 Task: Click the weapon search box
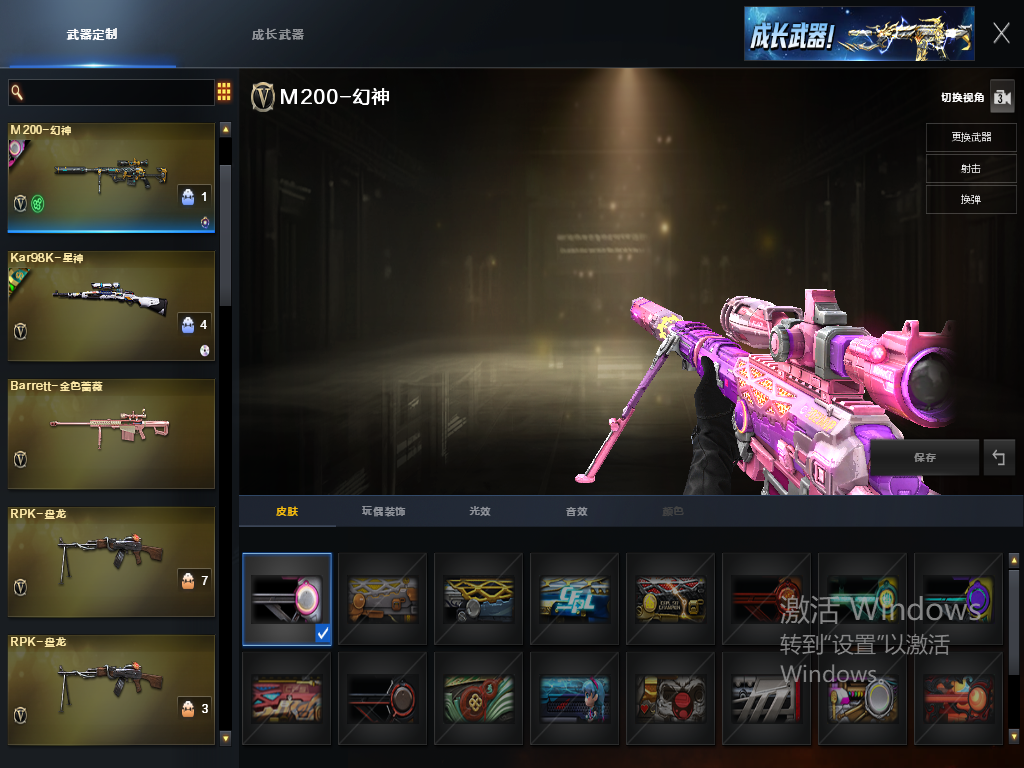(x=111, y=93)
